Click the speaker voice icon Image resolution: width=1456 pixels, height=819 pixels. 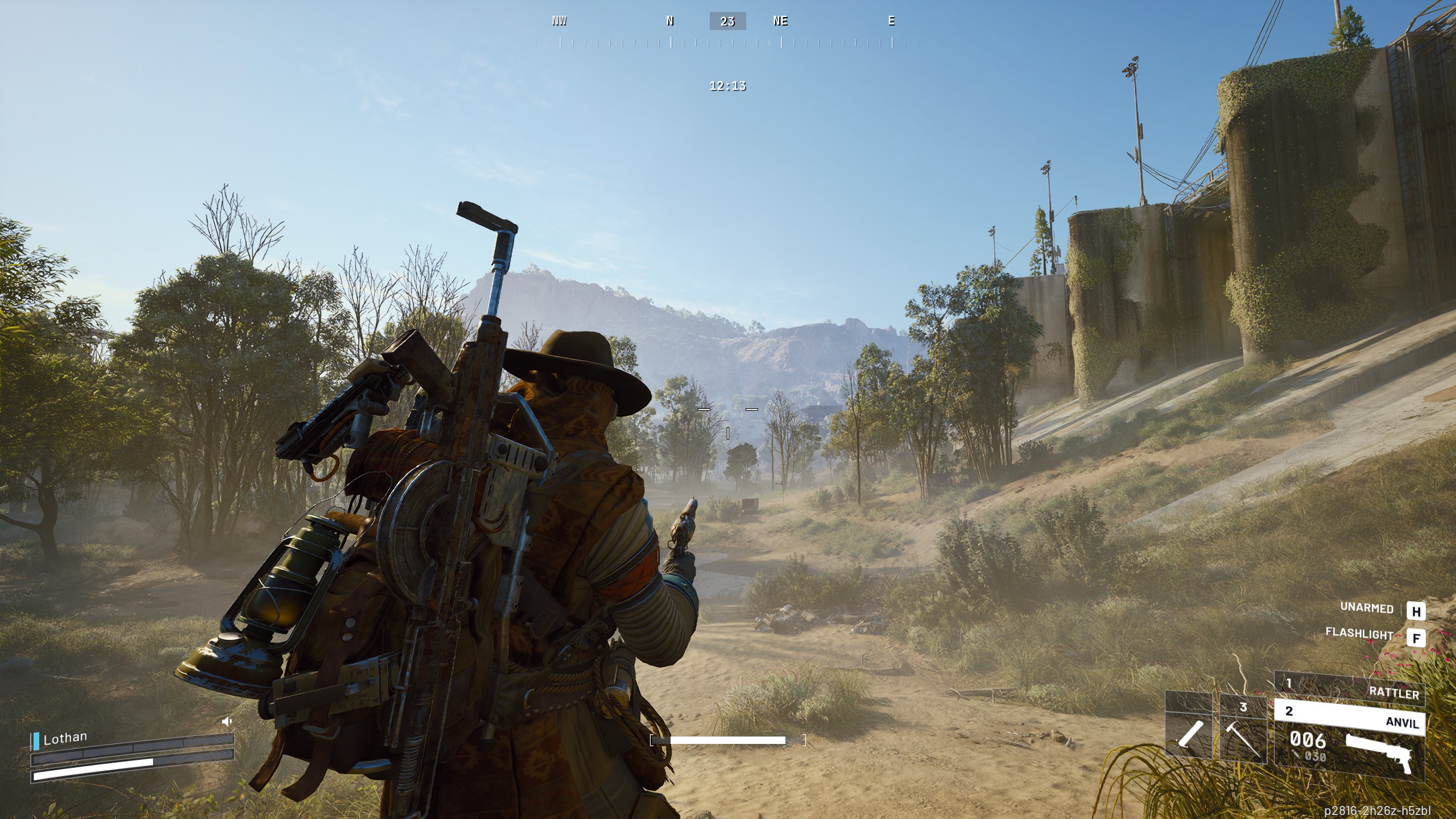[227, 722]
